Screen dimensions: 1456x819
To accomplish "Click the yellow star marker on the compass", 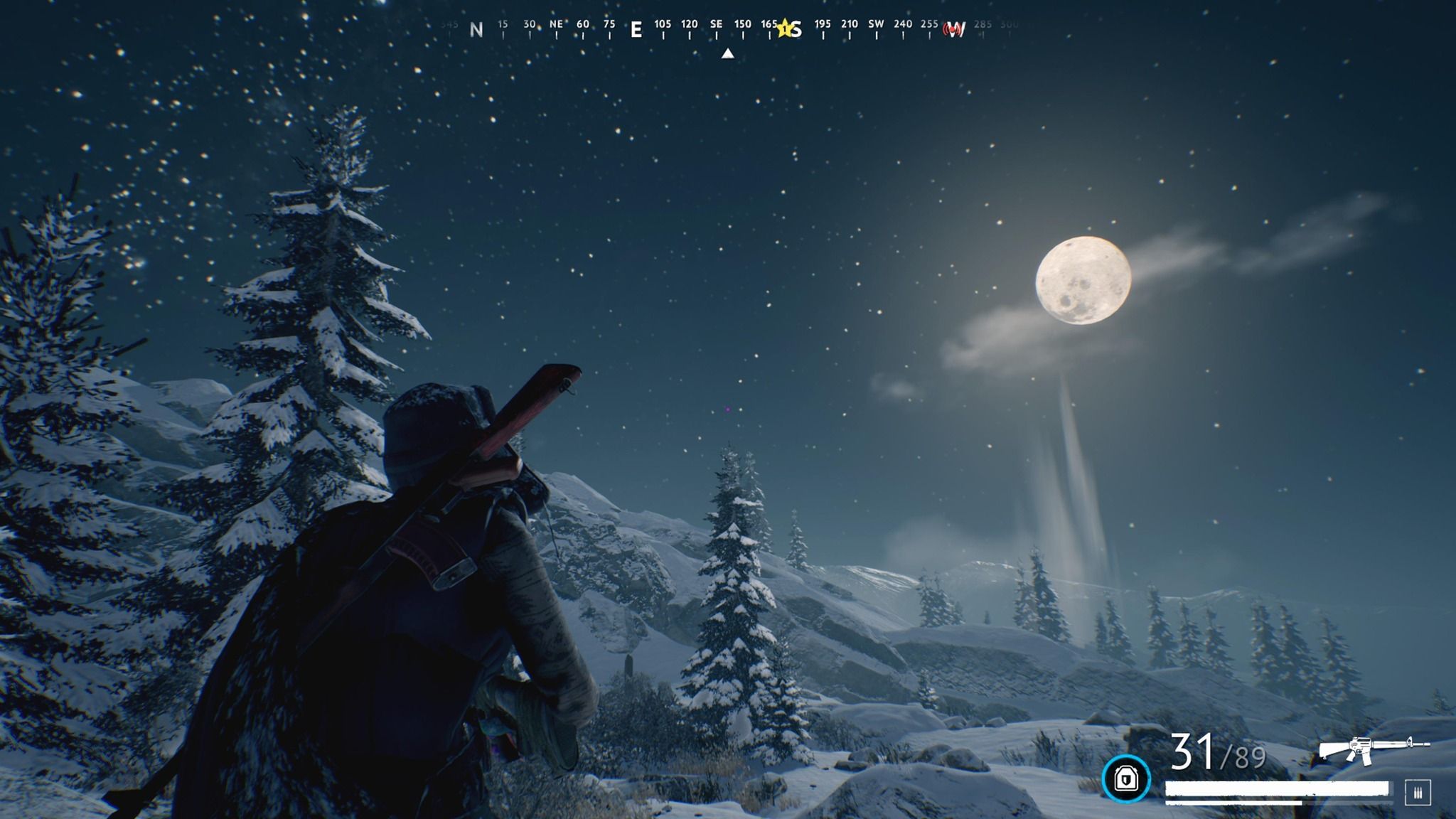I will (785, 28).
